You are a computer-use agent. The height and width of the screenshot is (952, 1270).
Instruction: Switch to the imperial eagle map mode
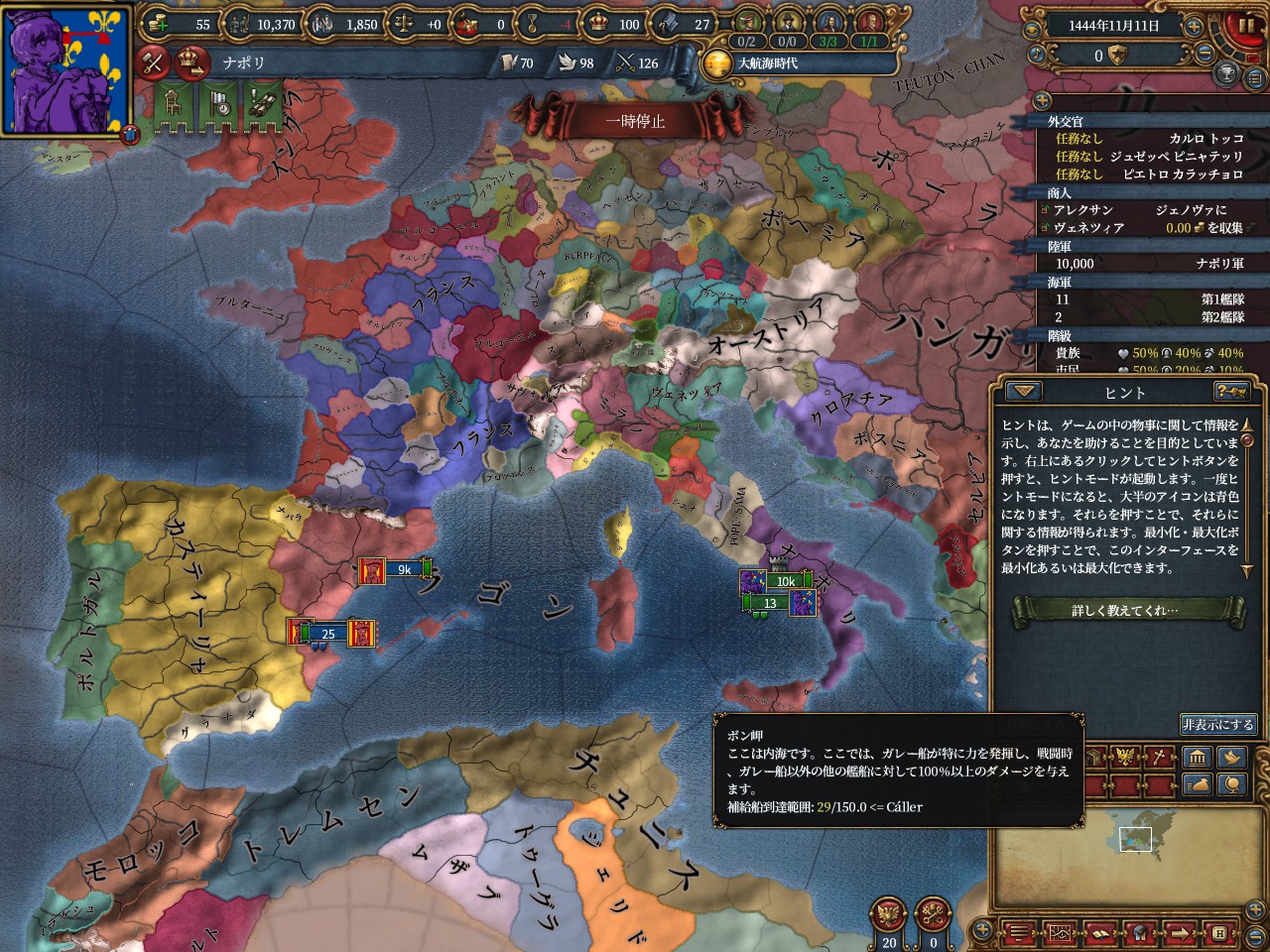pos(1125,759)
